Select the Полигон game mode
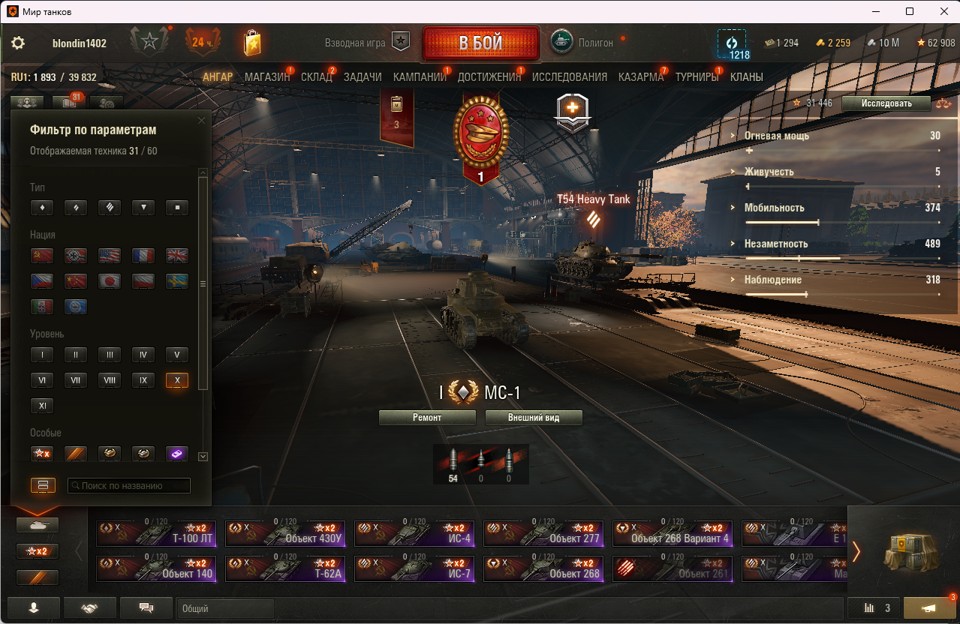960x624 pixels. click(x=562, y=43)
